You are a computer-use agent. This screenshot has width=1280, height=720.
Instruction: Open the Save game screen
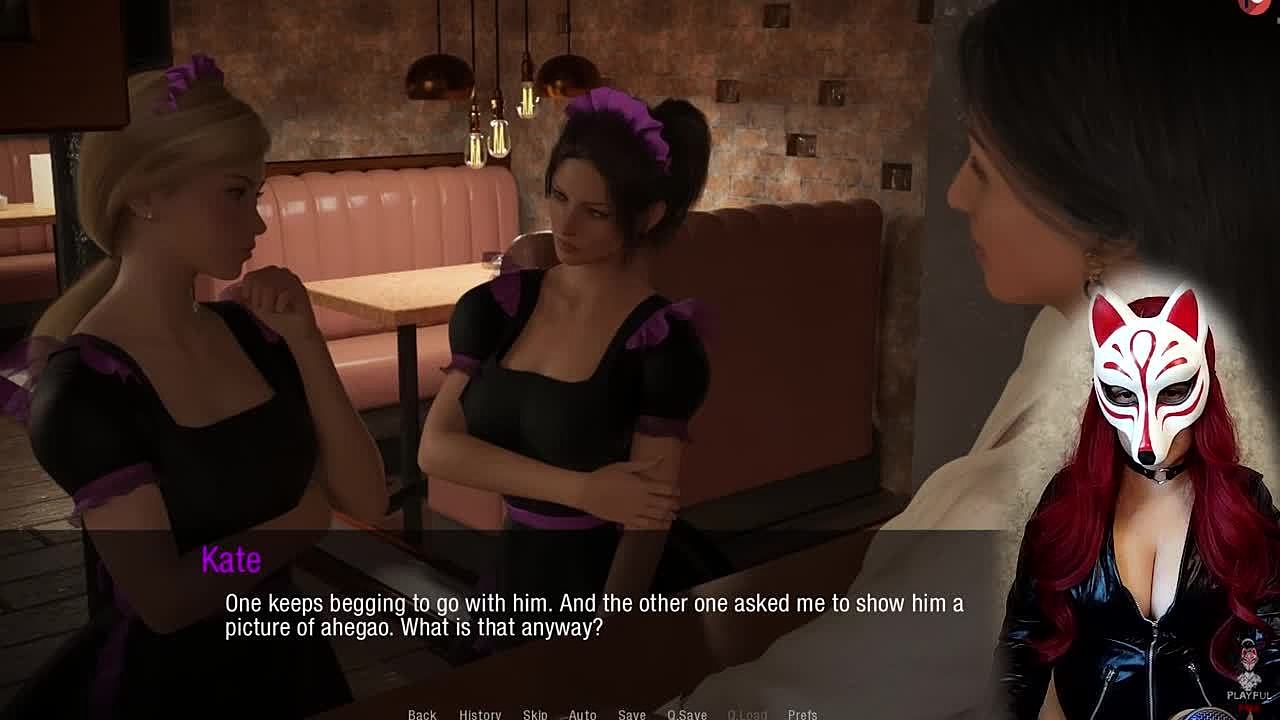click(631, 714)
